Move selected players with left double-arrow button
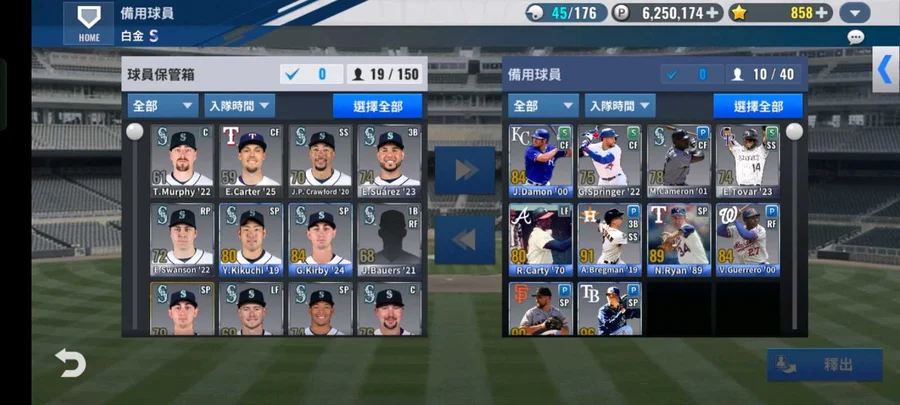Image resolution: width=900 pixels, height=405 pixels. (x=465, y=240)
